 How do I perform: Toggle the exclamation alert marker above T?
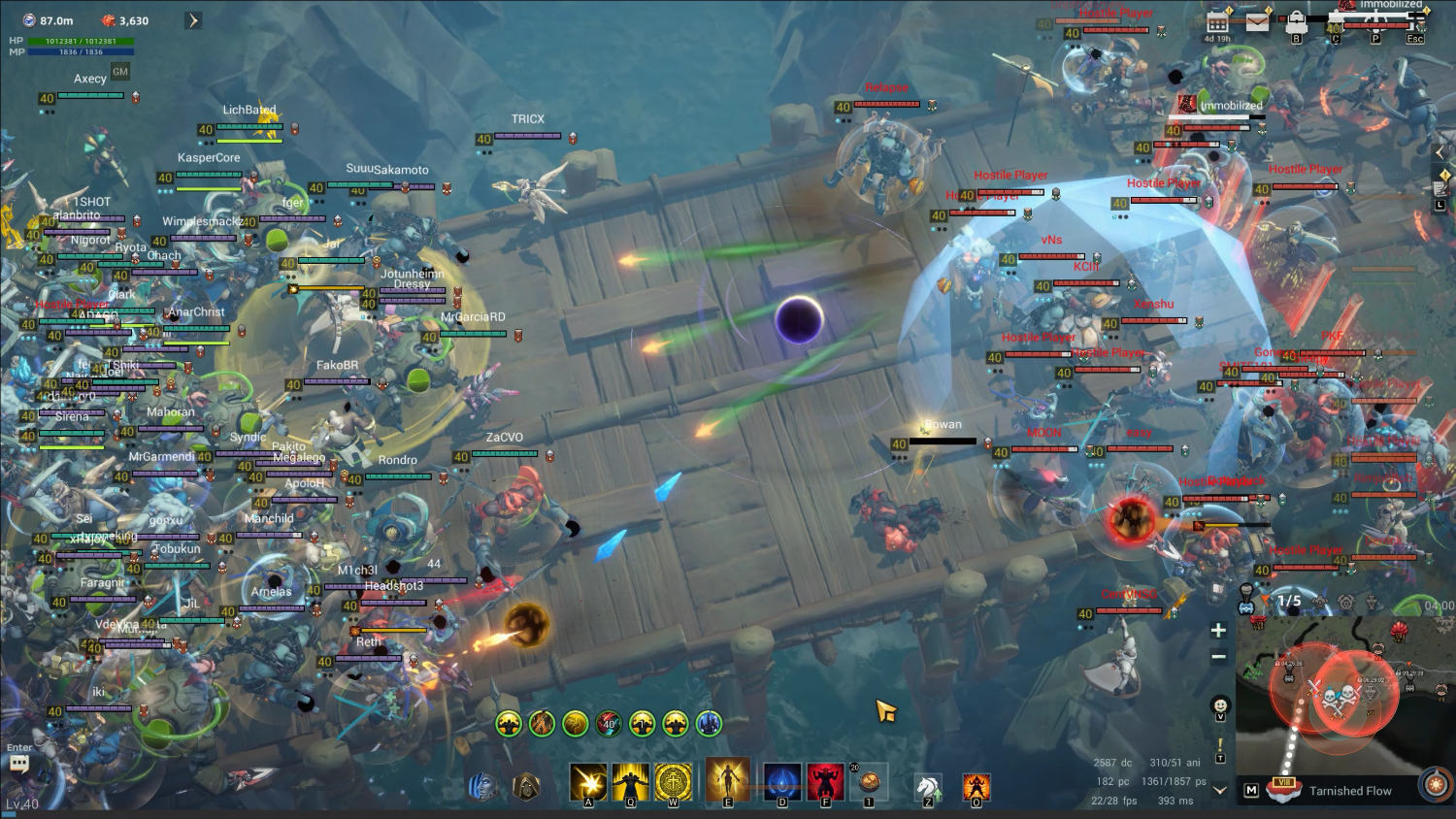click(x=1220, y=743)
